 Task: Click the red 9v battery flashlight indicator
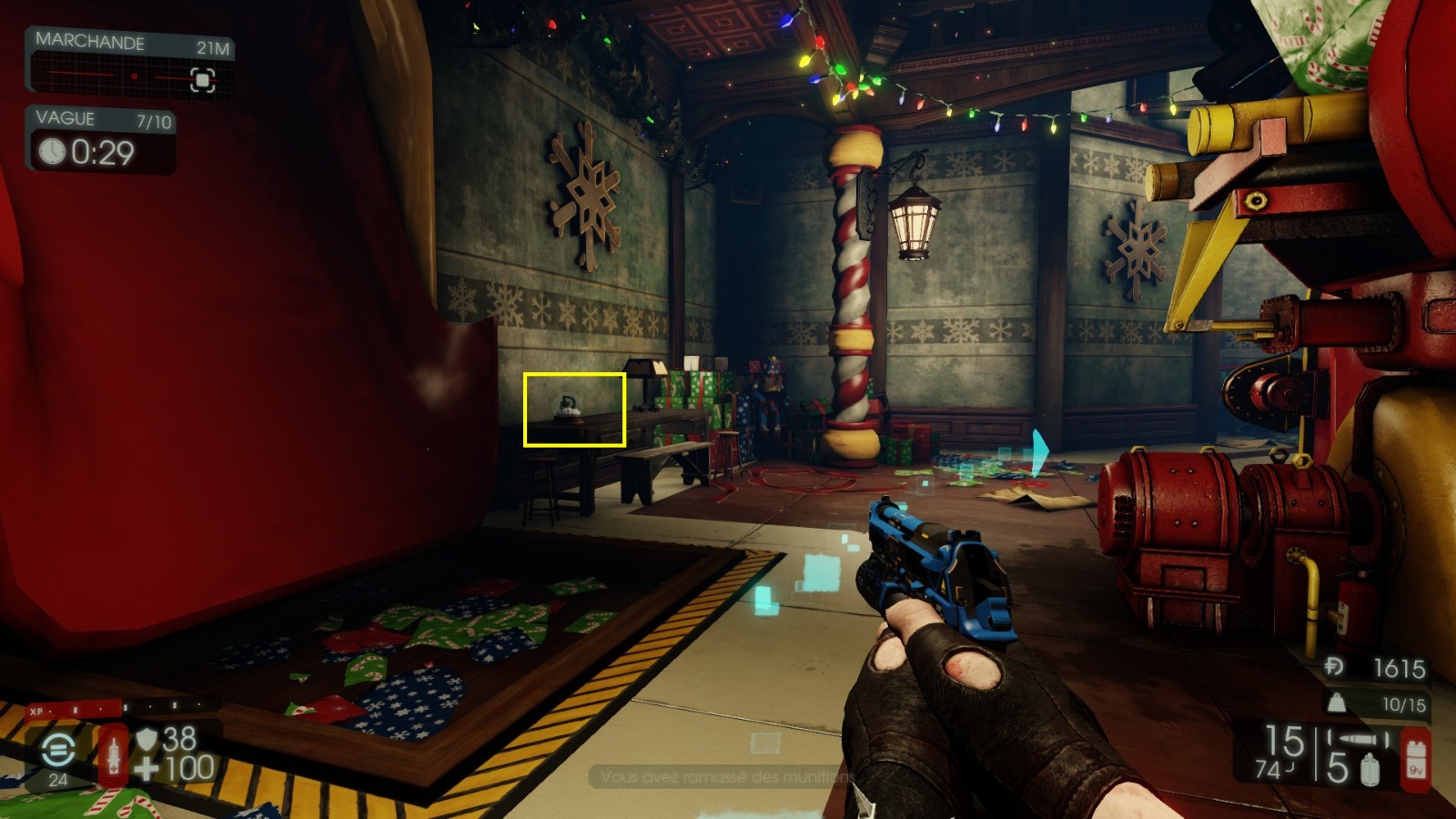click(x=1416, y=761)
